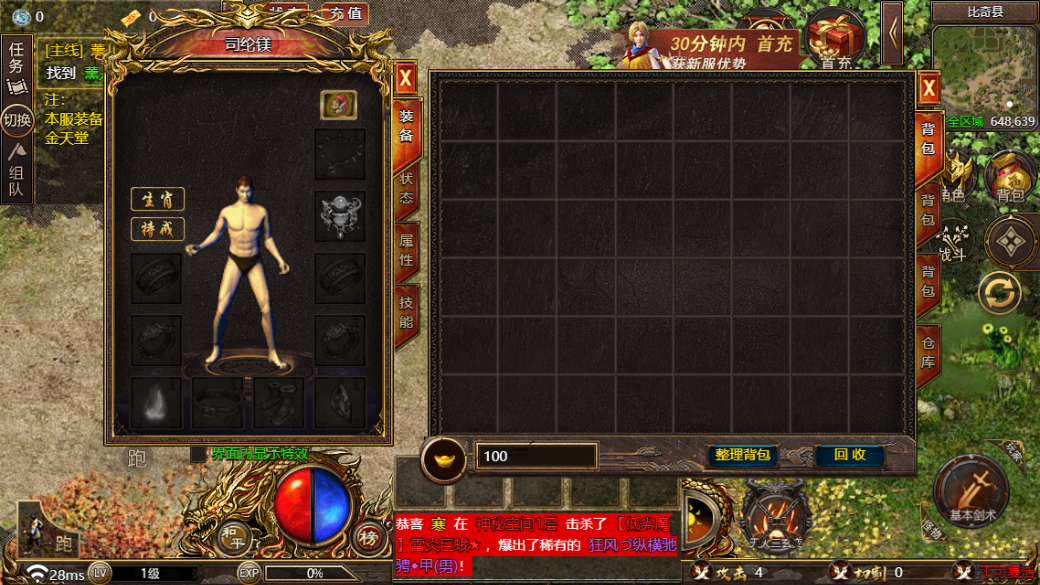Click the 充值 recharge button
Image resolution: width=1040 pixels, height=585 pixels.
(x=344, y=13)
